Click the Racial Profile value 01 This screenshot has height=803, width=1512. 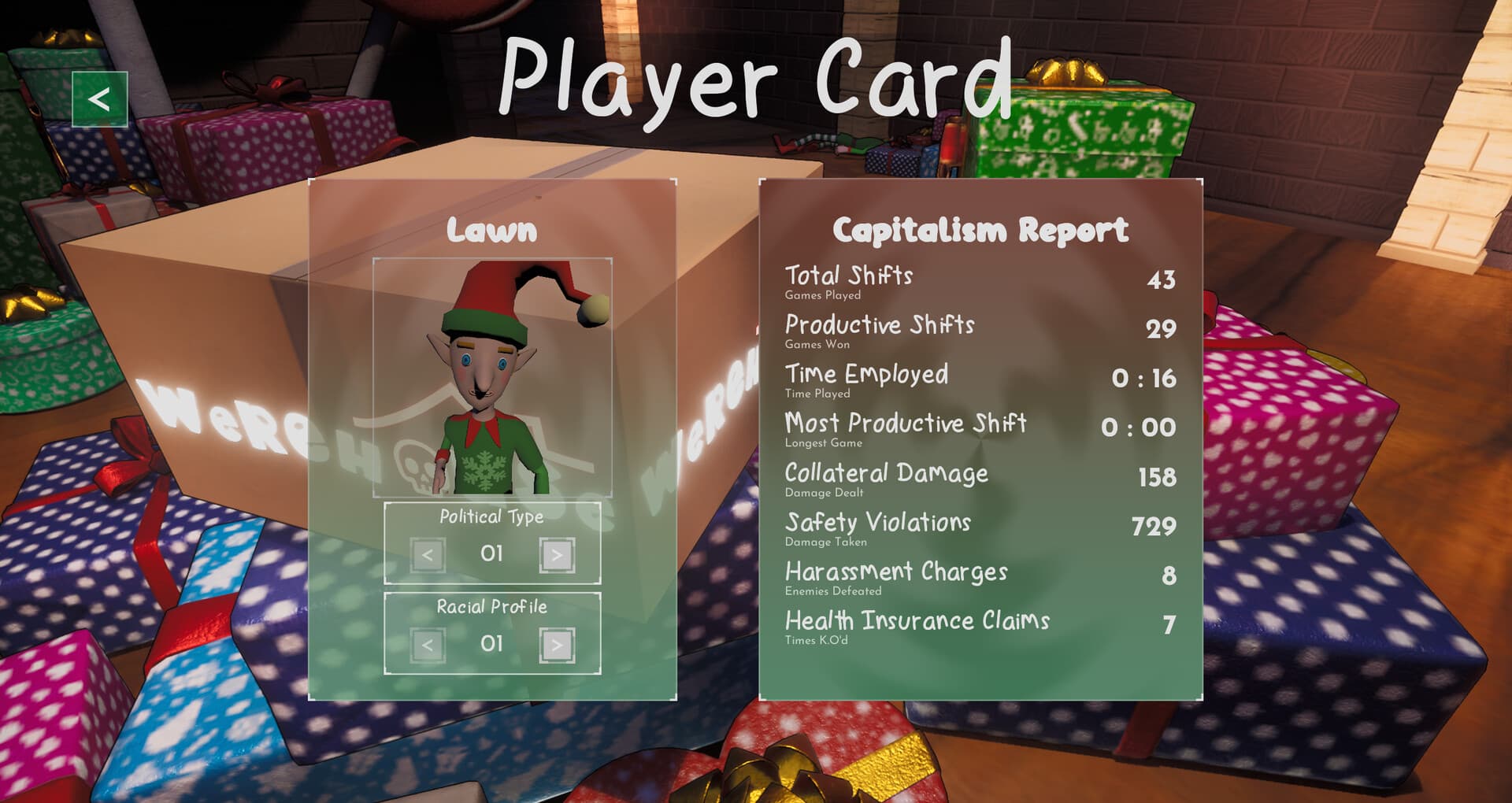point(493,643)
